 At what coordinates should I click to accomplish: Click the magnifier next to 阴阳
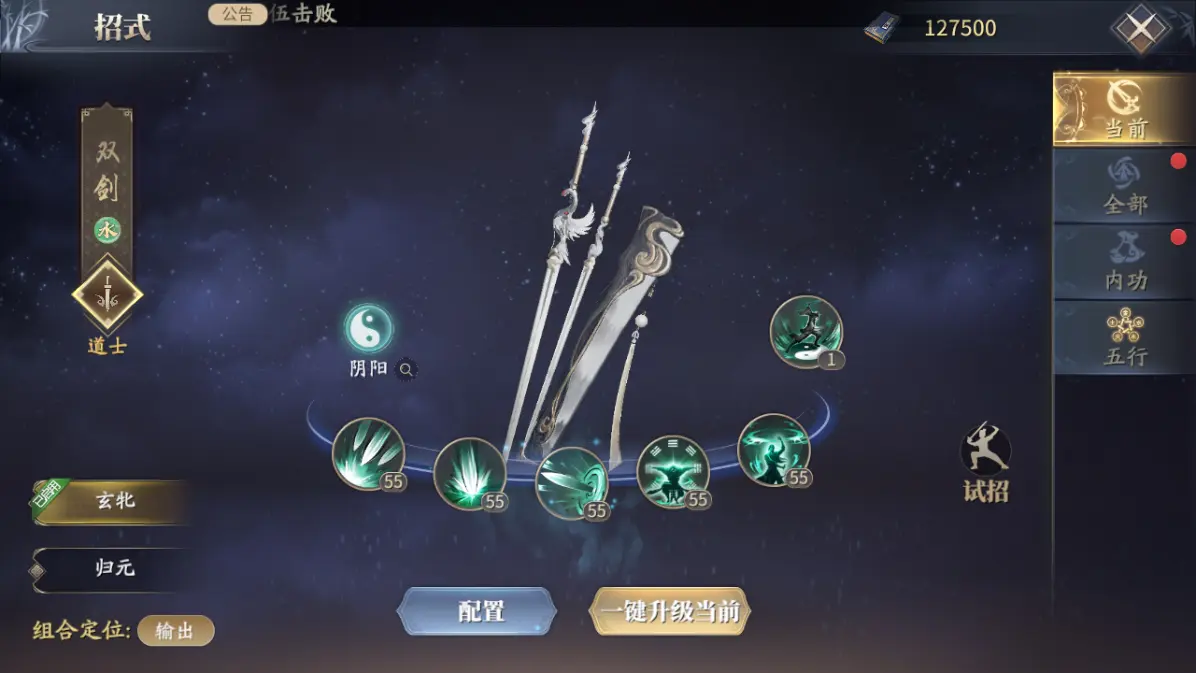(406, 369)
